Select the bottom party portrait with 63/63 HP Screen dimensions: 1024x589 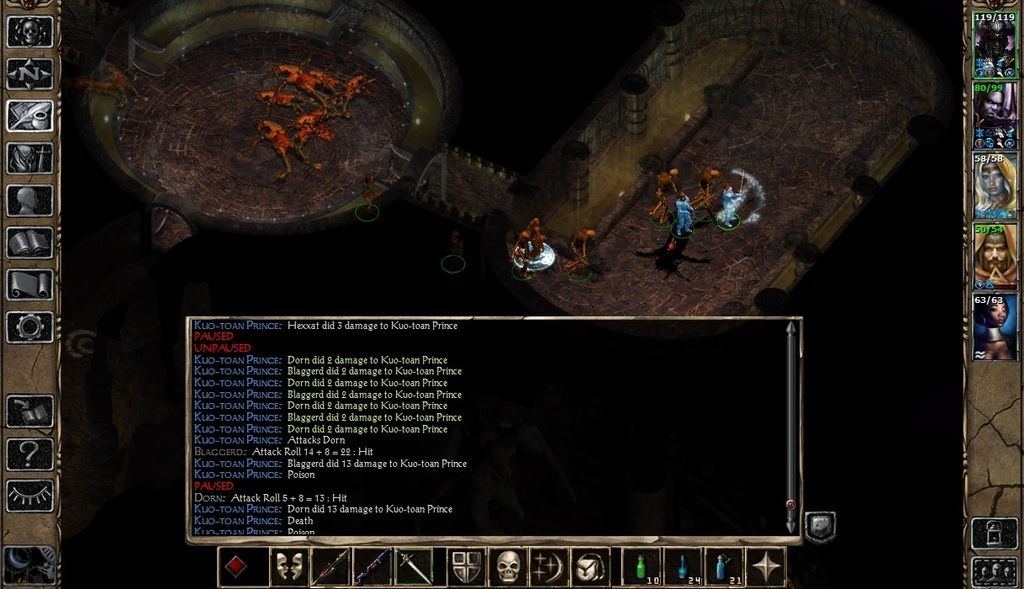tap(994, 328)
